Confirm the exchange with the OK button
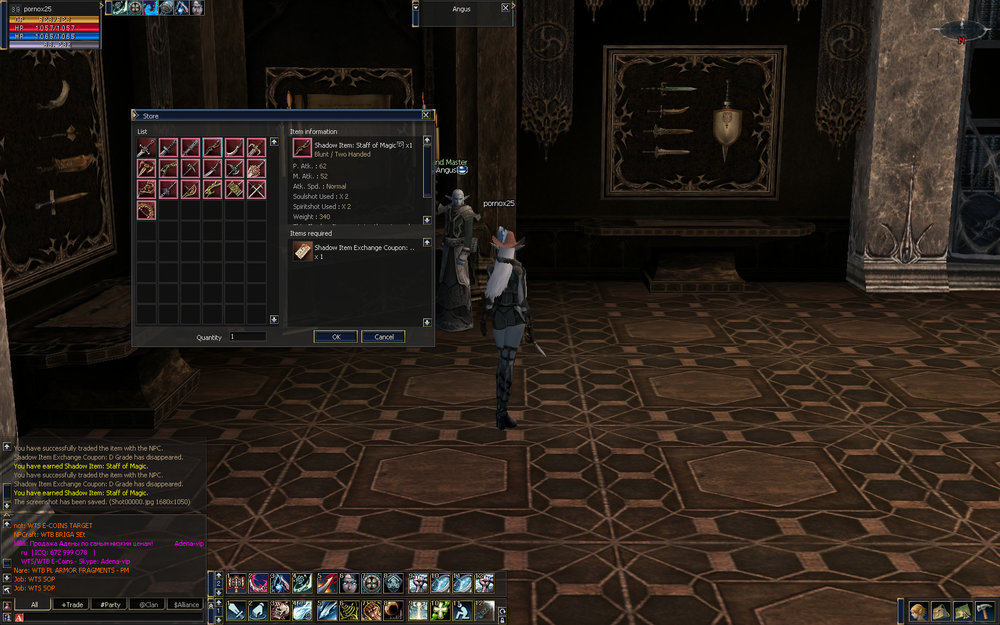Screen dimensions: 1000x625 coord(336,337)
